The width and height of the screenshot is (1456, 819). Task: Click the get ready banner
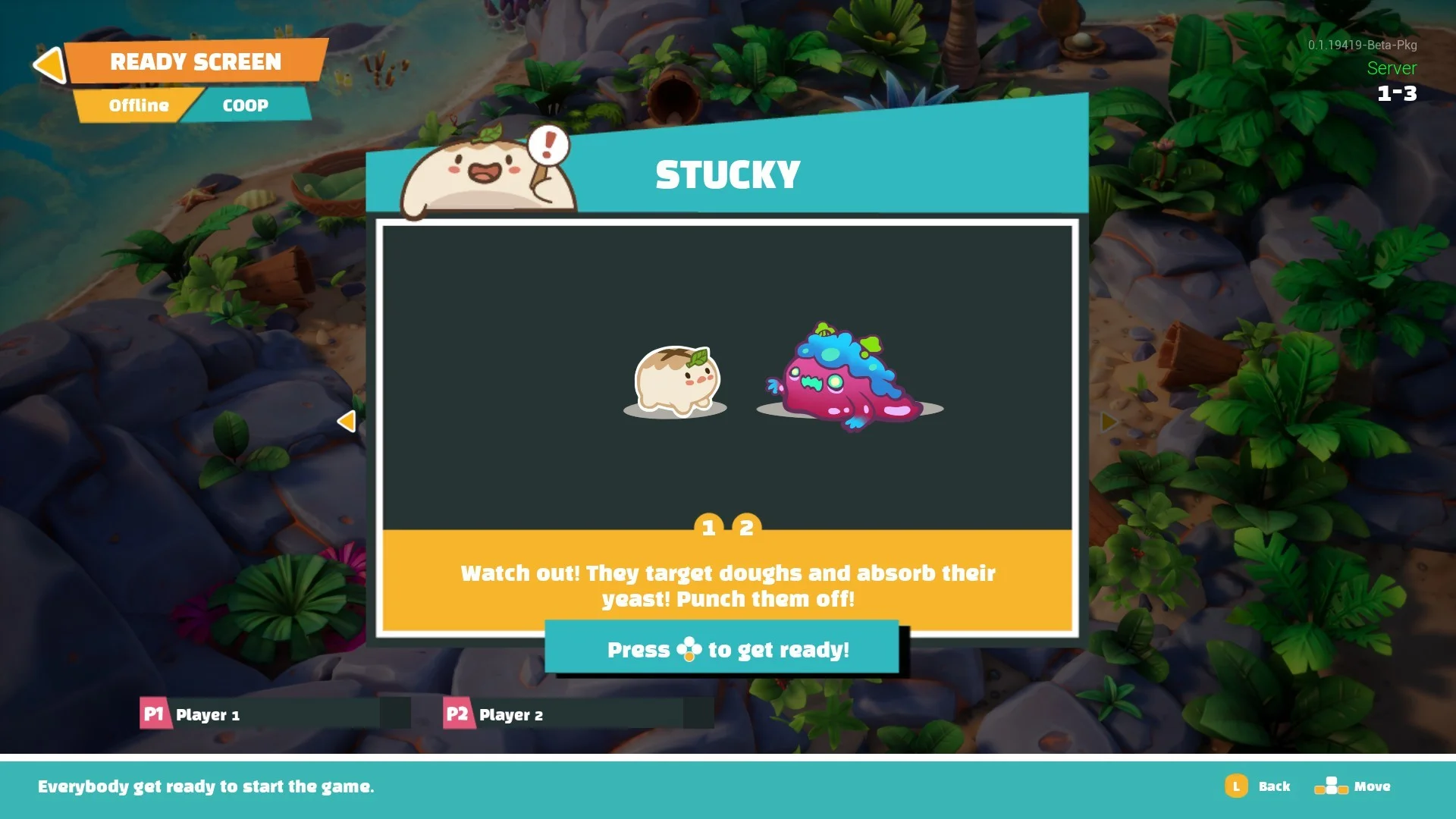722,648
